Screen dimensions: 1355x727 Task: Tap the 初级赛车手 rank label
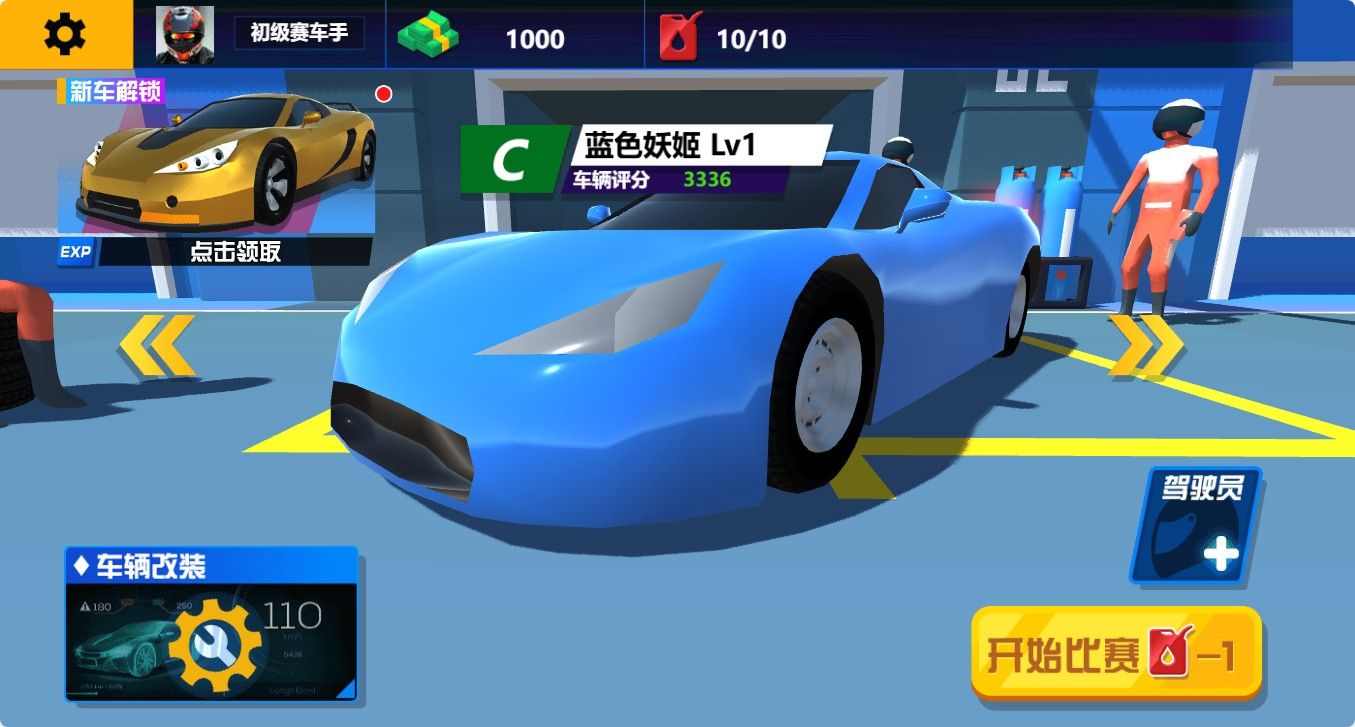point(300,31)
